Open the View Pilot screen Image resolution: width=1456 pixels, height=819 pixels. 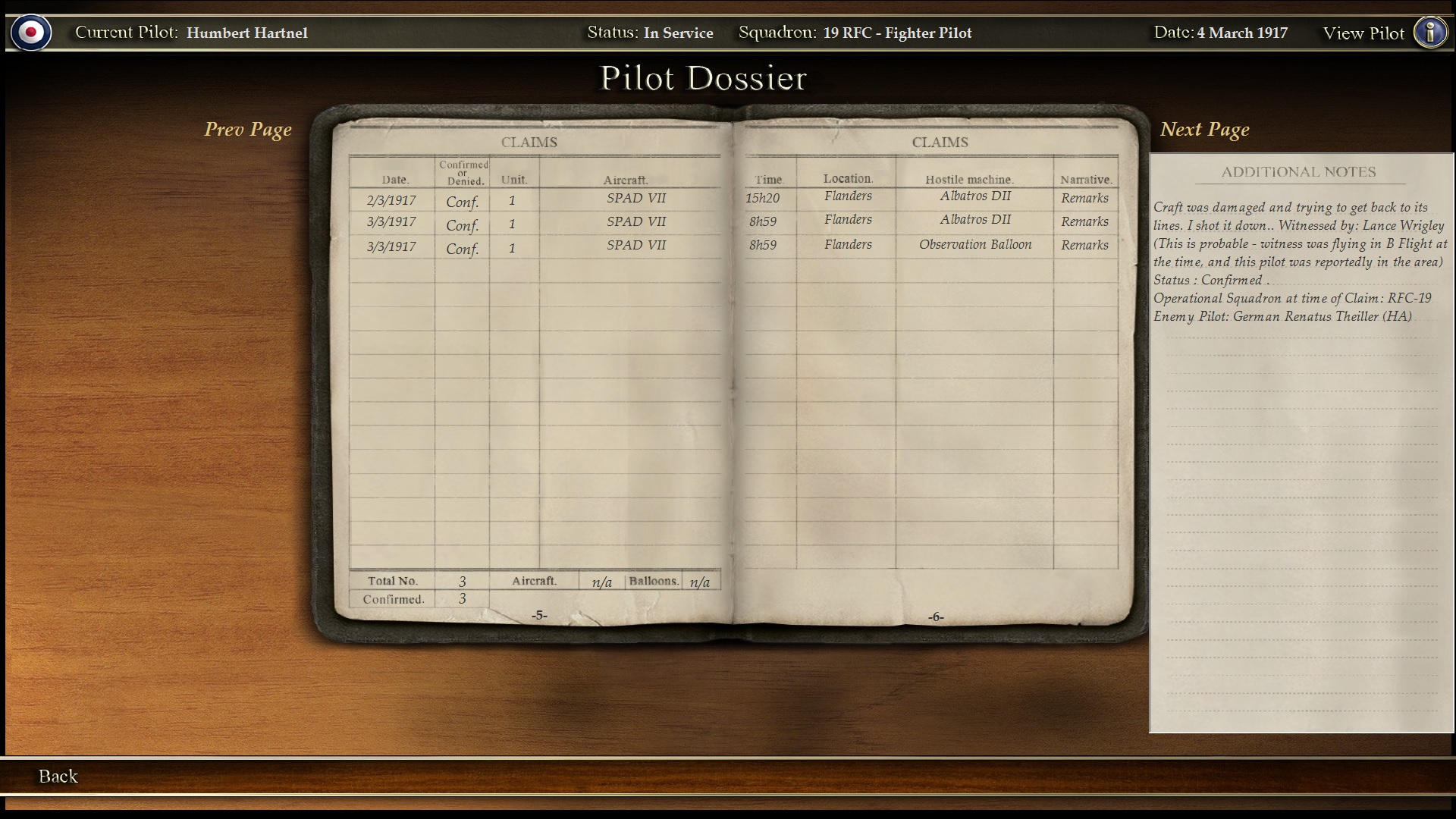pos(1363,33)
